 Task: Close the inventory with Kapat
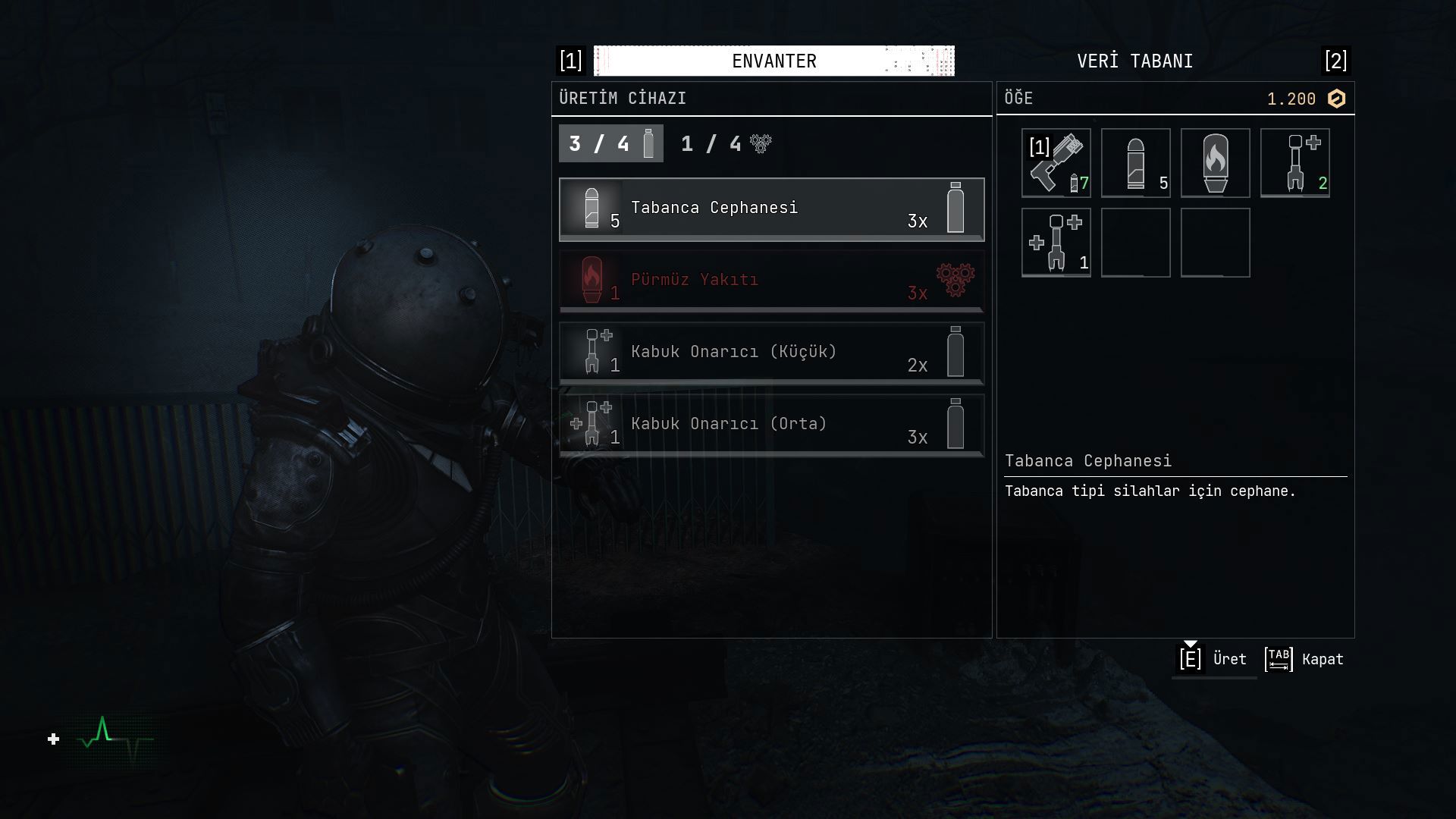point(1304,659)
